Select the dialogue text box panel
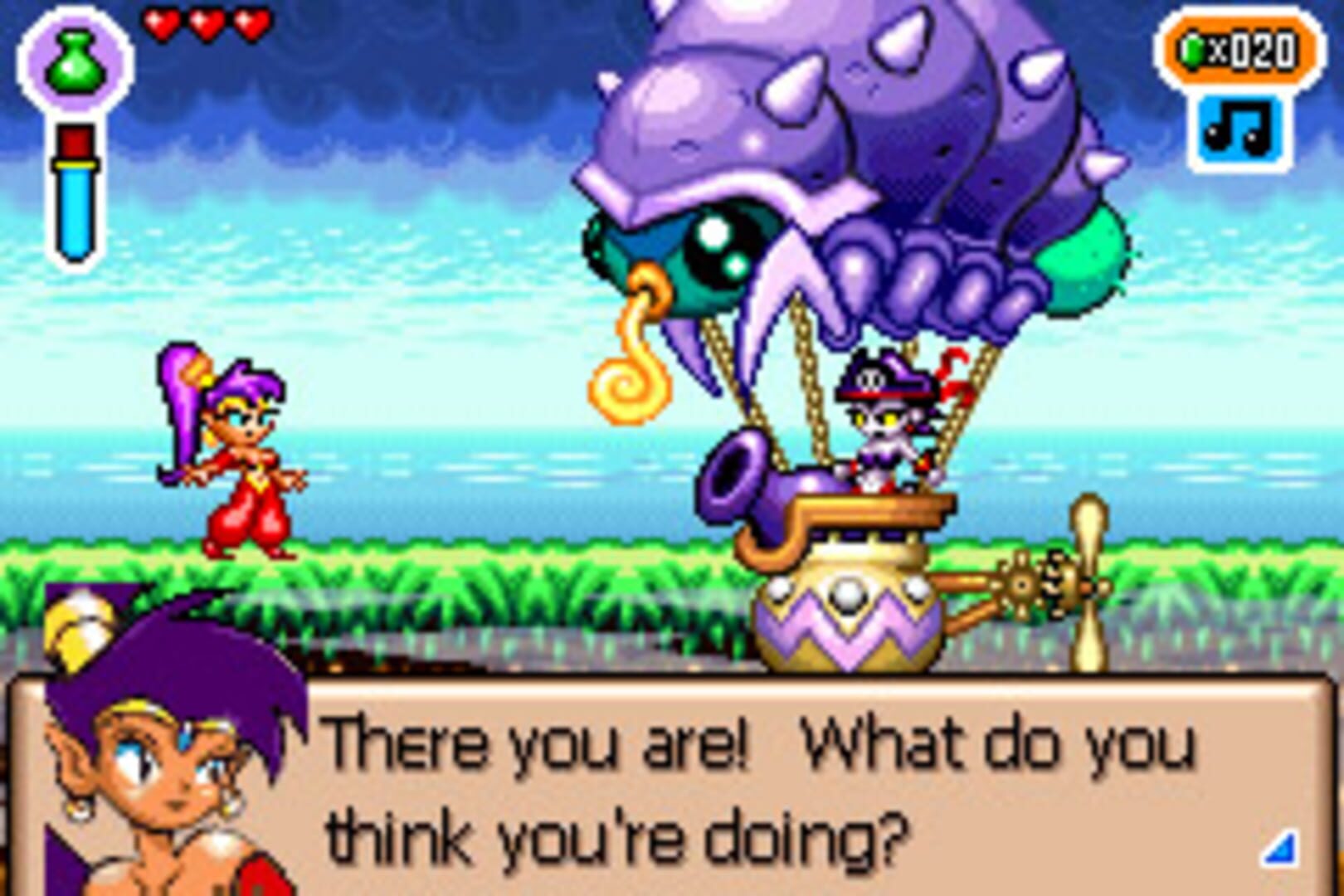The height and width of the screenshot is (896, 1344). point(747,788)
